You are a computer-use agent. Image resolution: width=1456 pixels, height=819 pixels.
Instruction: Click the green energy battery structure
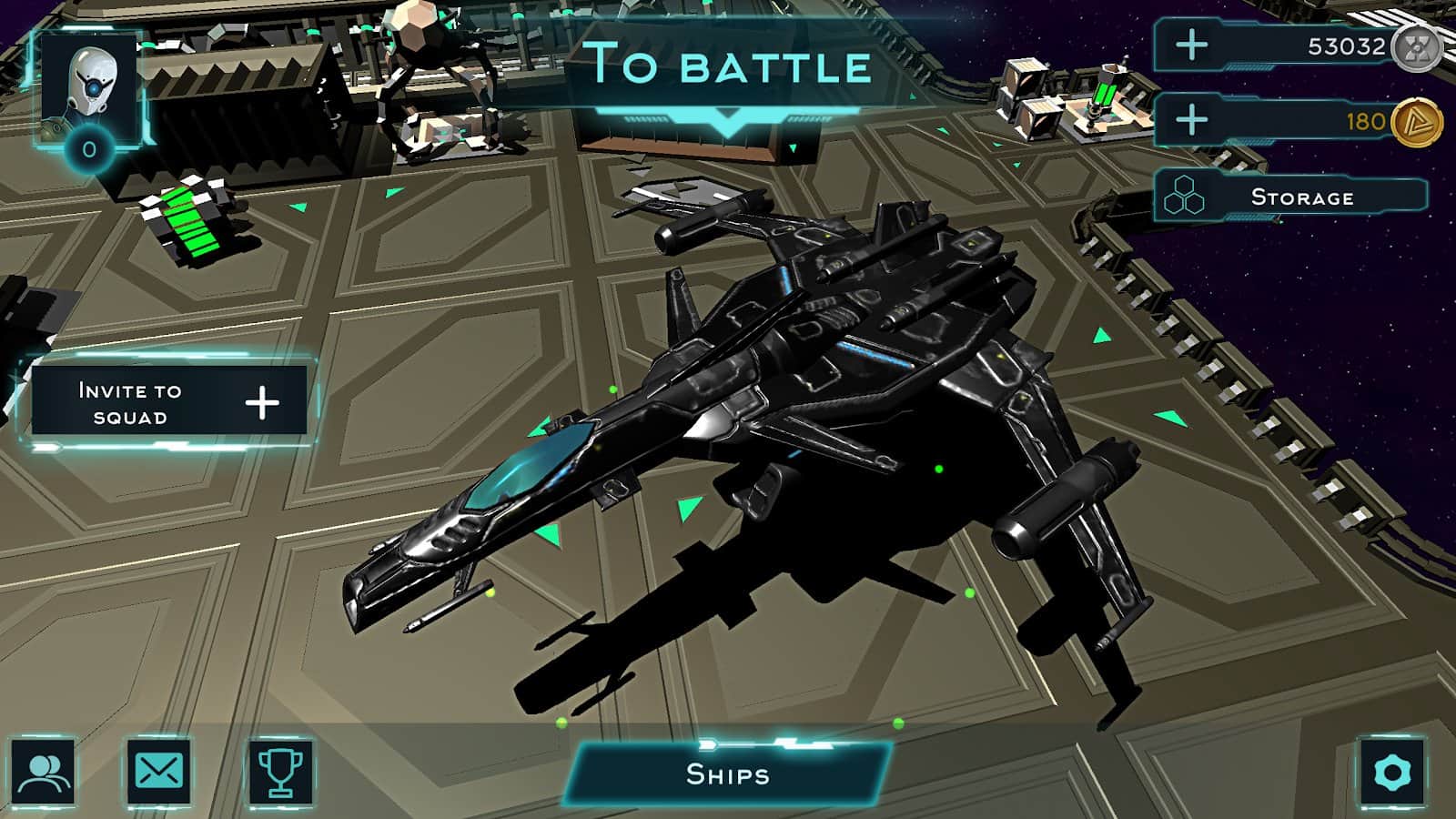click(187, 218)
